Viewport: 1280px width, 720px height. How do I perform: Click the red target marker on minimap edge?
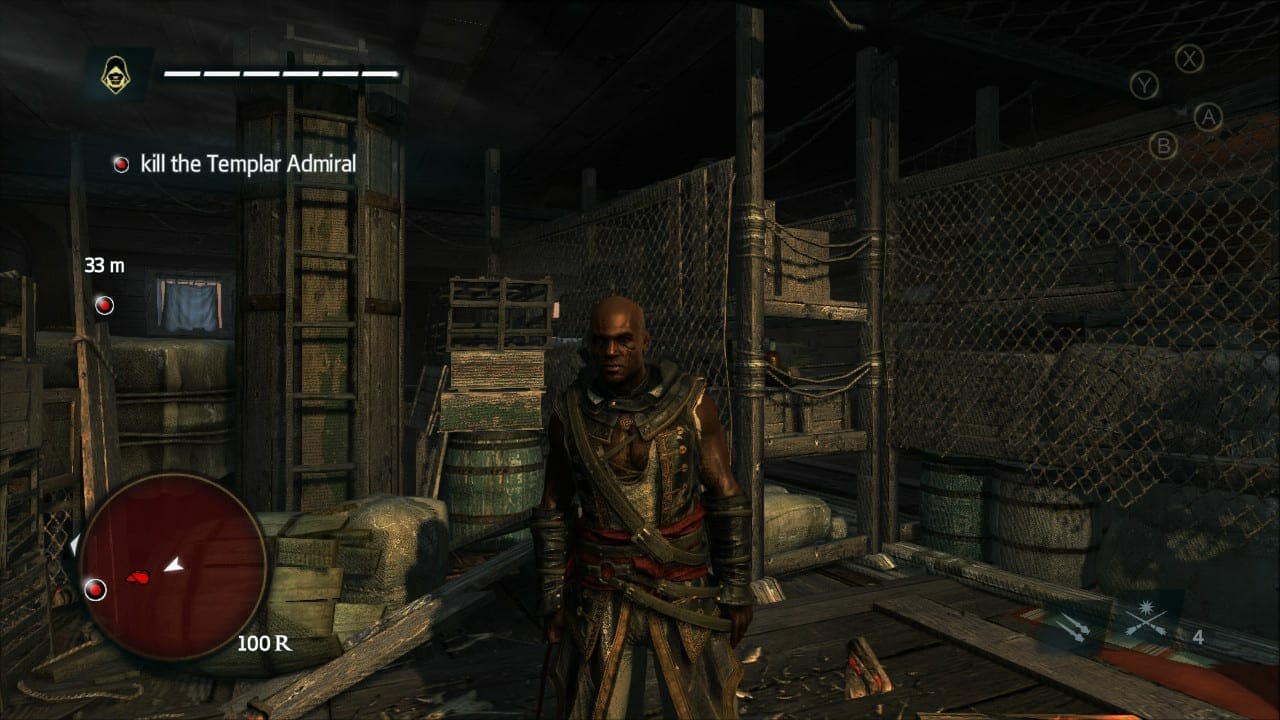[x=95, y=589]
